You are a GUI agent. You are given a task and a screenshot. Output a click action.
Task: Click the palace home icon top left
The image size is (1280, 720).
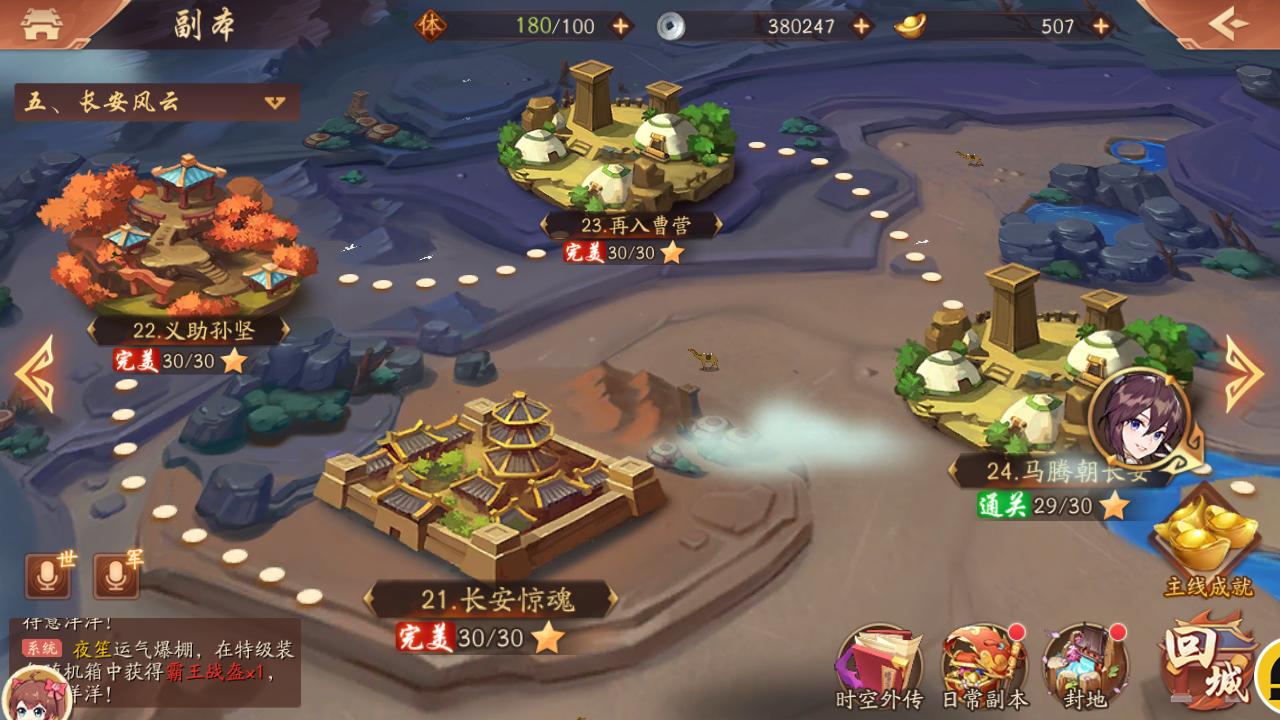40,22
